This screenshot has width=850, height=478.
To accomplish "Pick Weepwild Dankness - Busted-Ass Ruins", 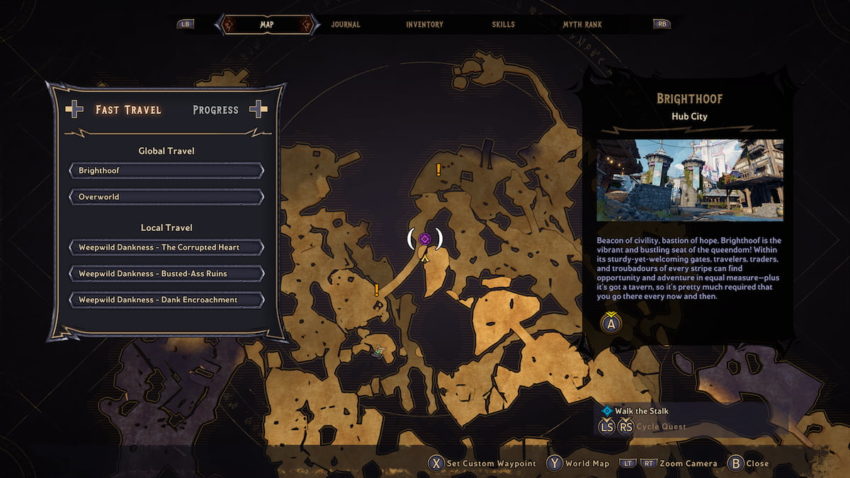I will pos(165,273).
